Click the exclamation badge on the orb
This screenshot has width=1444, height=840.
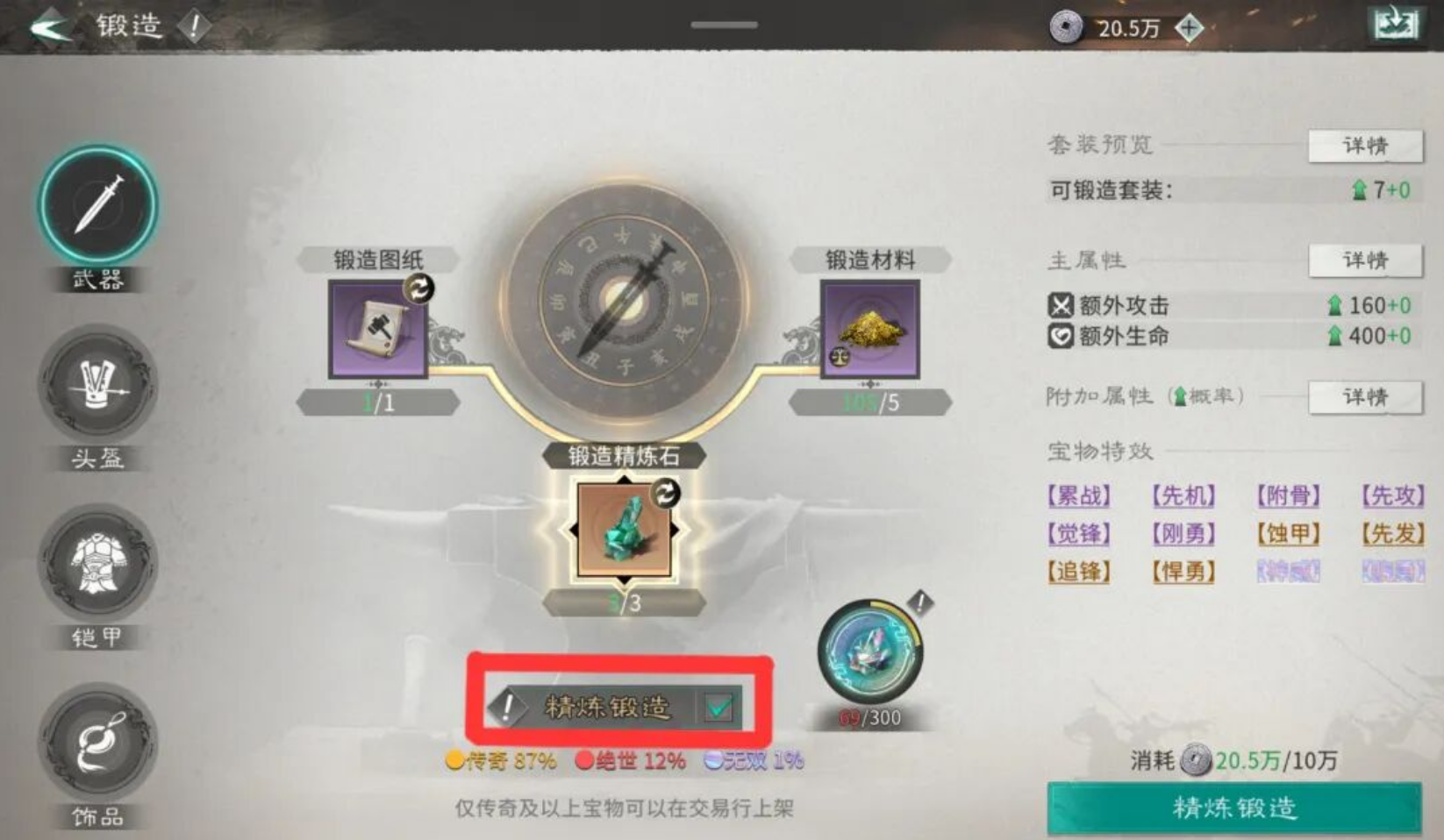click(919, 602)
